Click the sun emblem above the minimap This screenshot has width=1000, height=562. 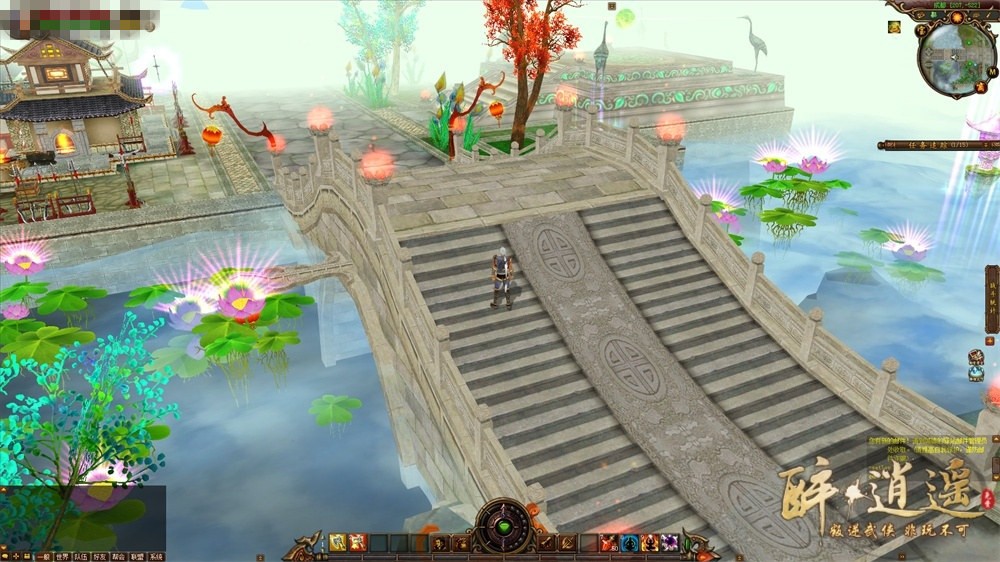(x=956, y=17)
